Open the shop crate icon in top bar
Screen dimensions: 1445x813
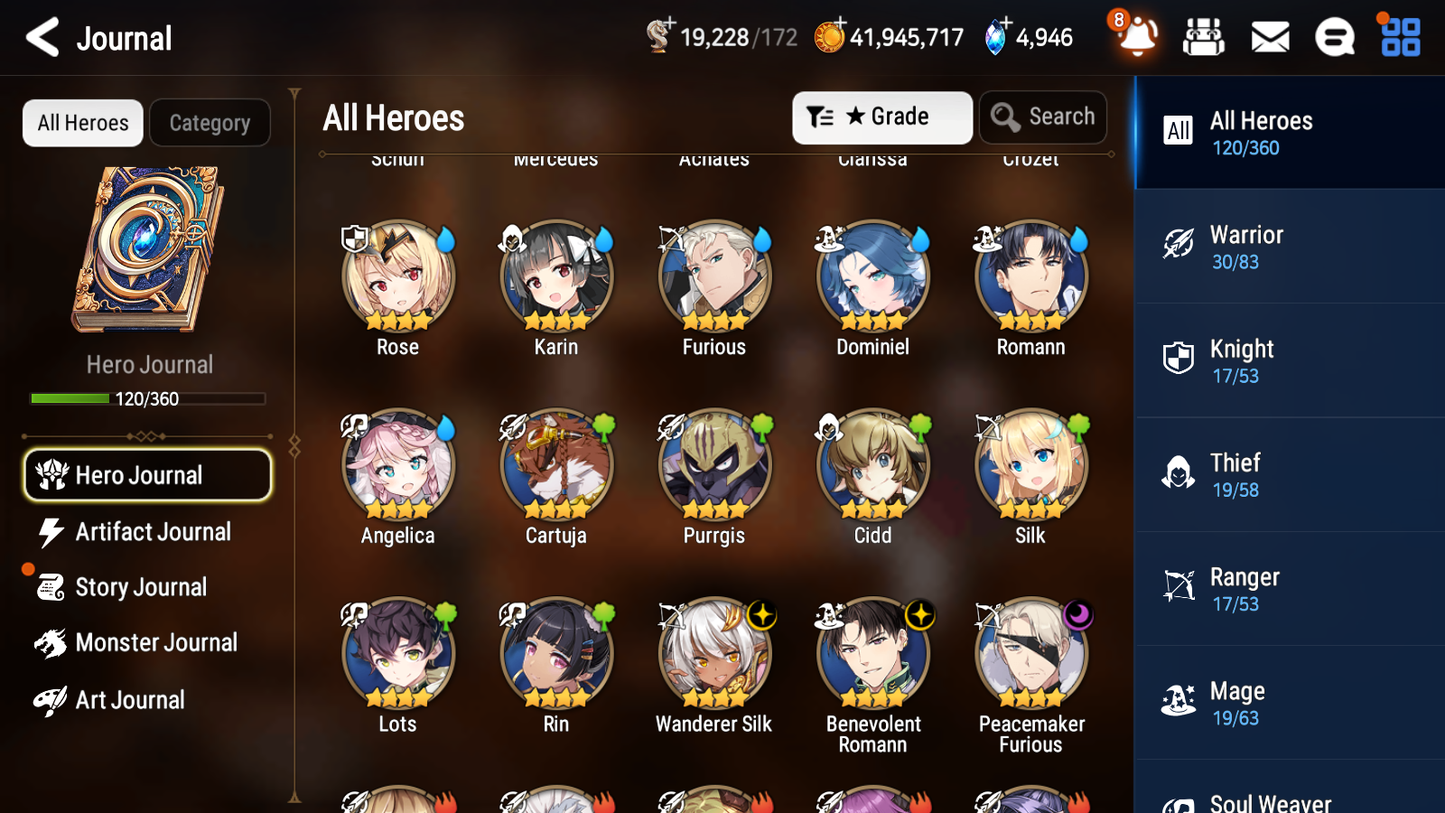tap(1203, 36)
